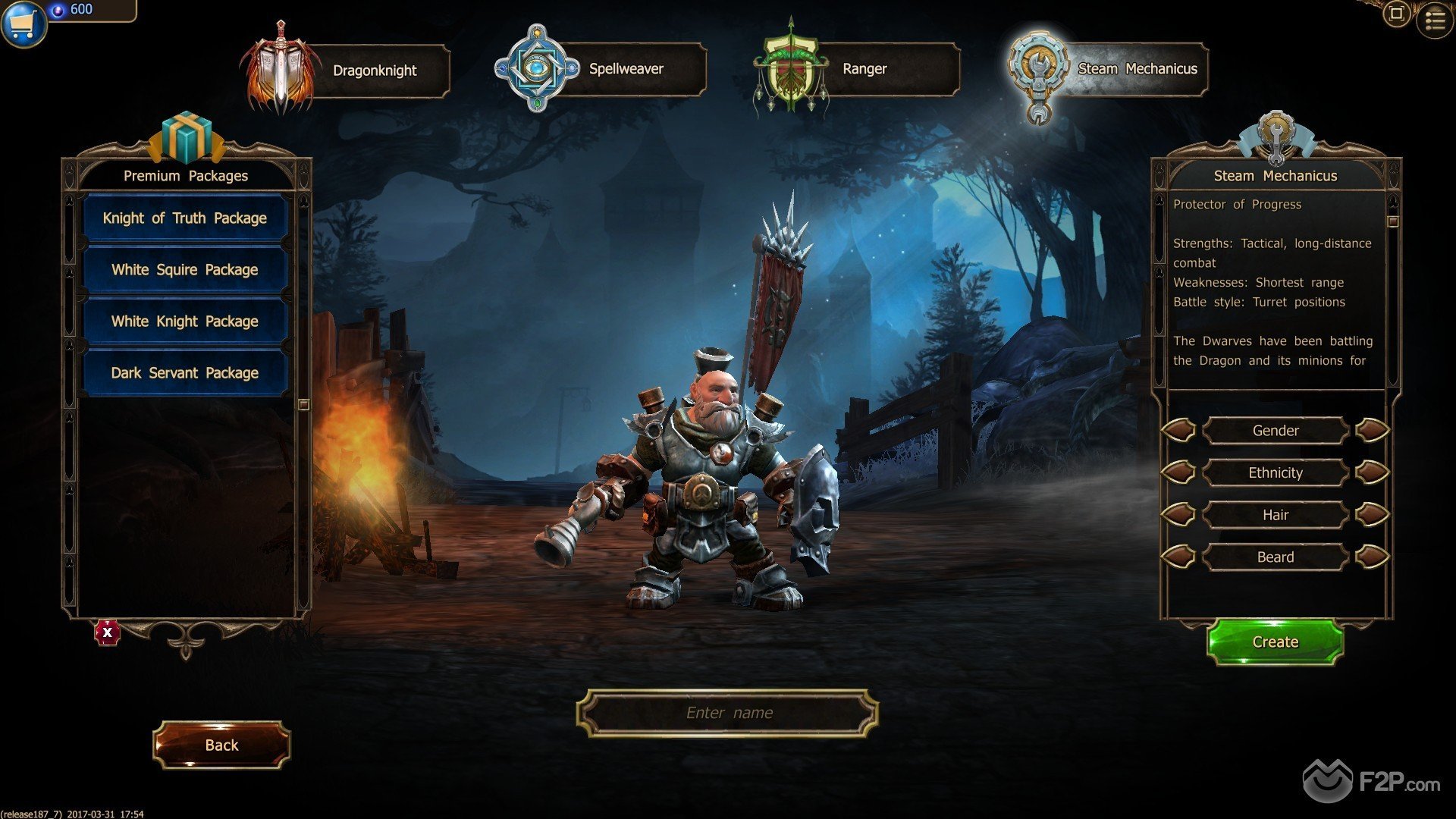Choose the Spellweaver class
This screenshot has width=1456, height=819.
(x=626, y=69)
